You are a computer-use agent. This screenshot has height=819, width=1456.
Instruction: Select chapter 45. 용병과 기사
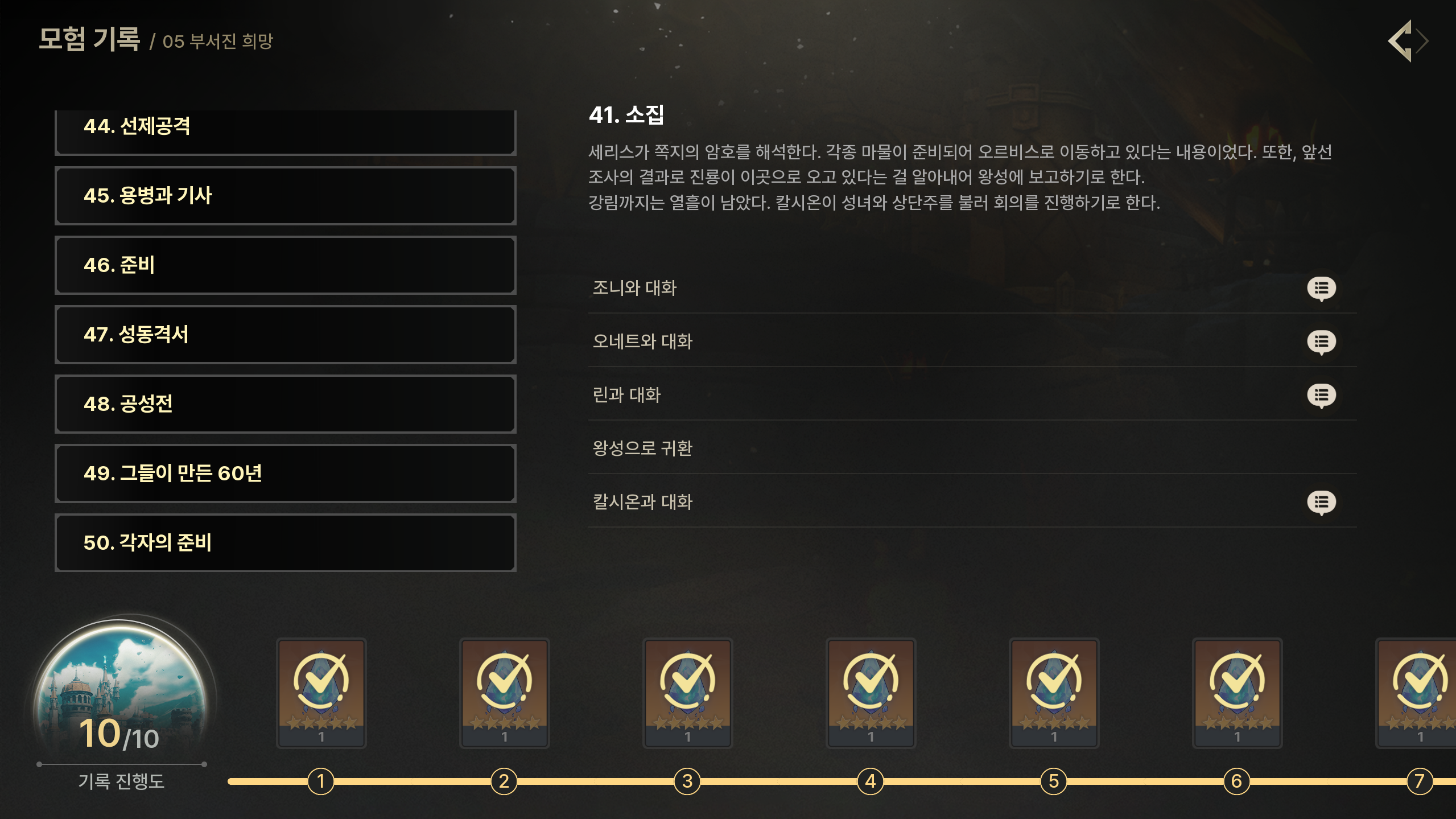point(285,196)
